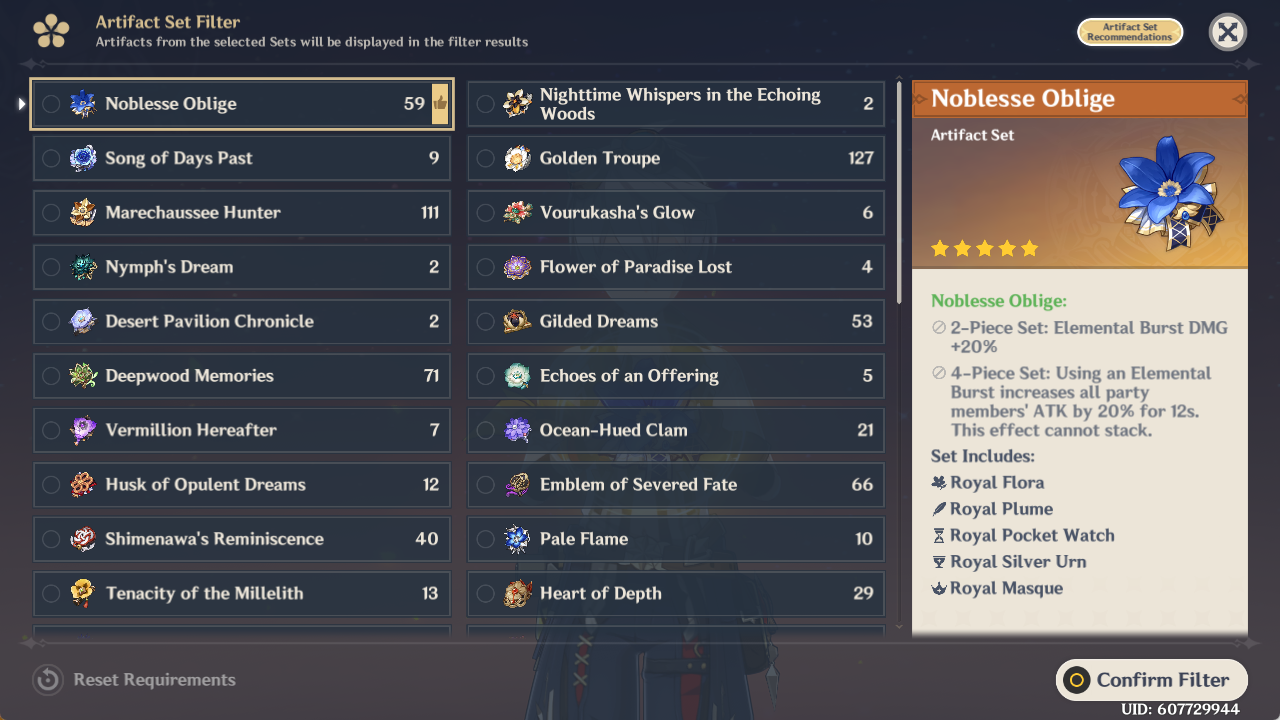Close the Artifact Set Filter window
Screen dimensions: 1280x720
click(1227, 32)
